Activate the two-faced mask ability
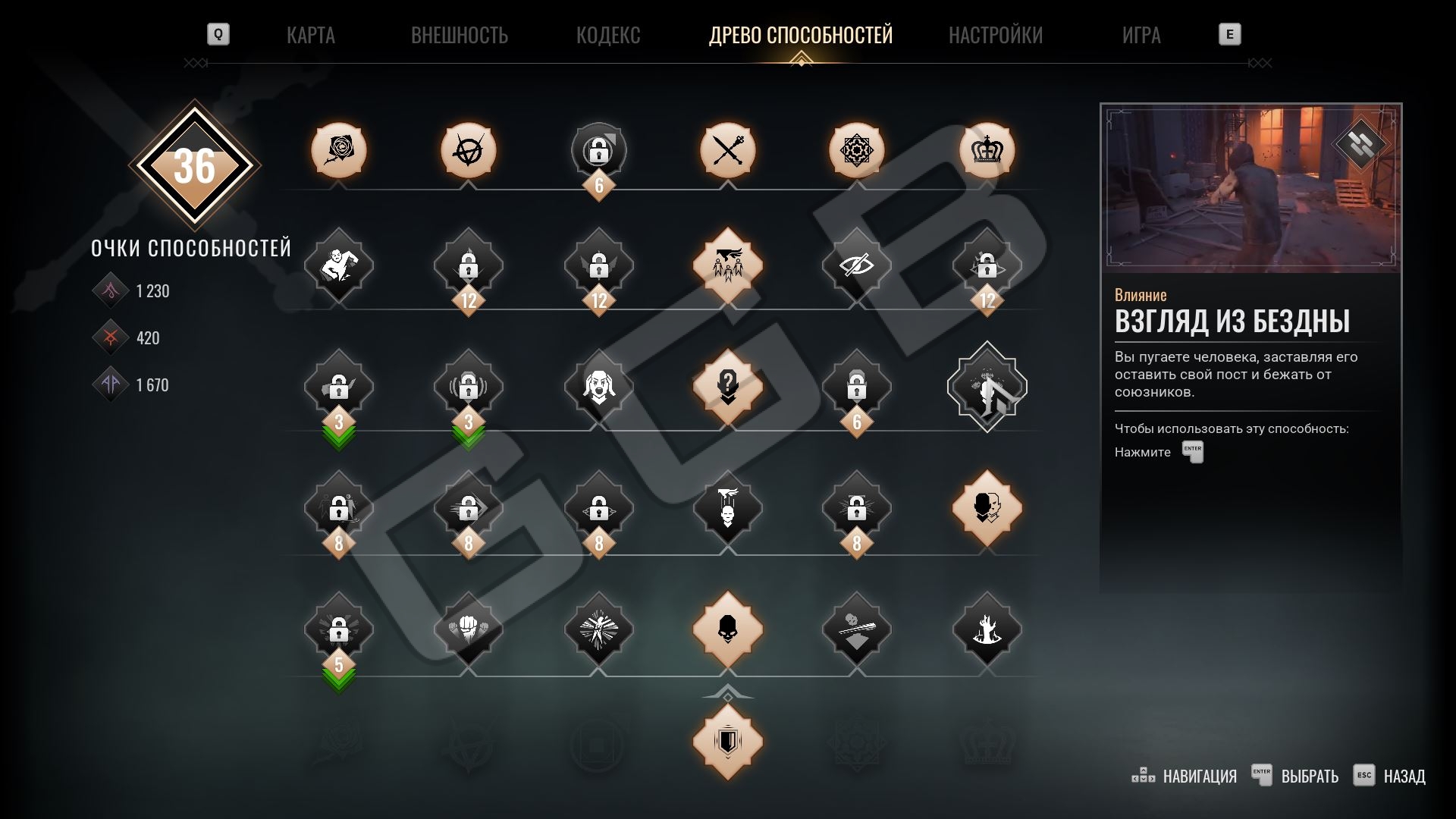The image size is (1456, 819). pos(987,508)
